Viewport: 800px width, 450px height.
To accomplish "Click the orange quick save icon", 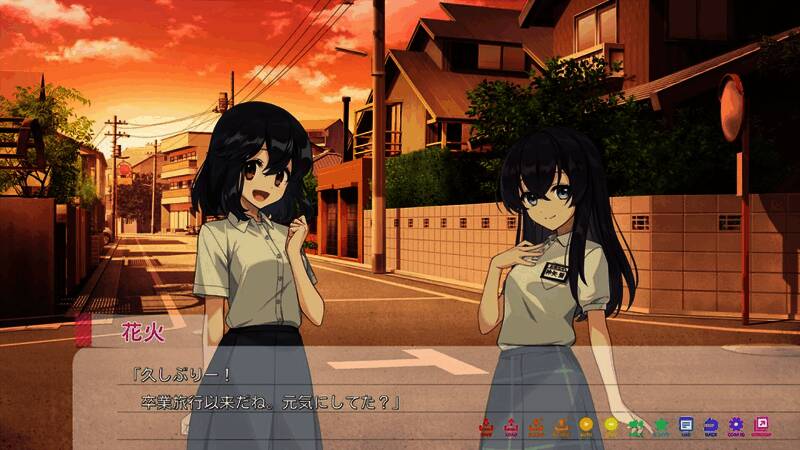I will click(x=536, y=426).
